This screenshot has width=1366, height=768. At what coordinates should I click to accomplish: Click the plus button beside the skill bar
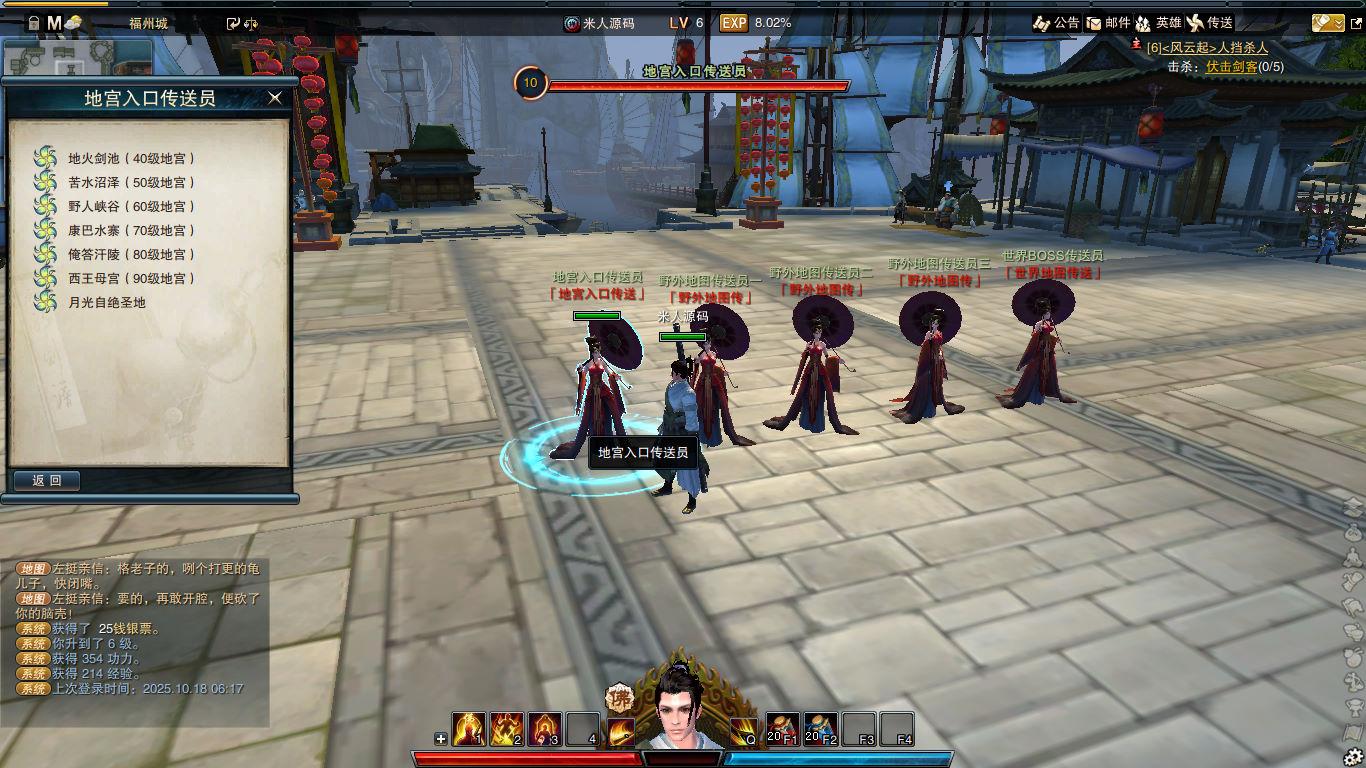(x=441, y=739)
